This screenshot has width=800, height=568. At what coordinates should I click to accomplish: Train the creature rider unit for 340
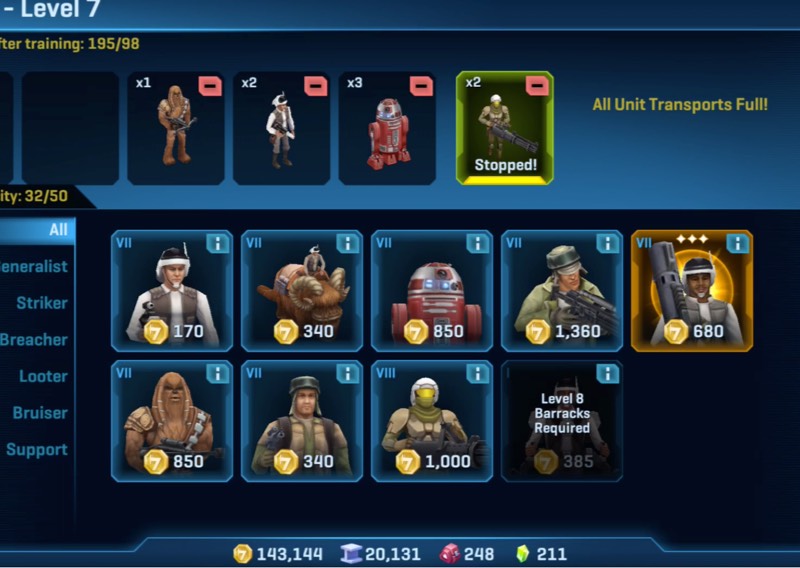click(x=301, y=291)
